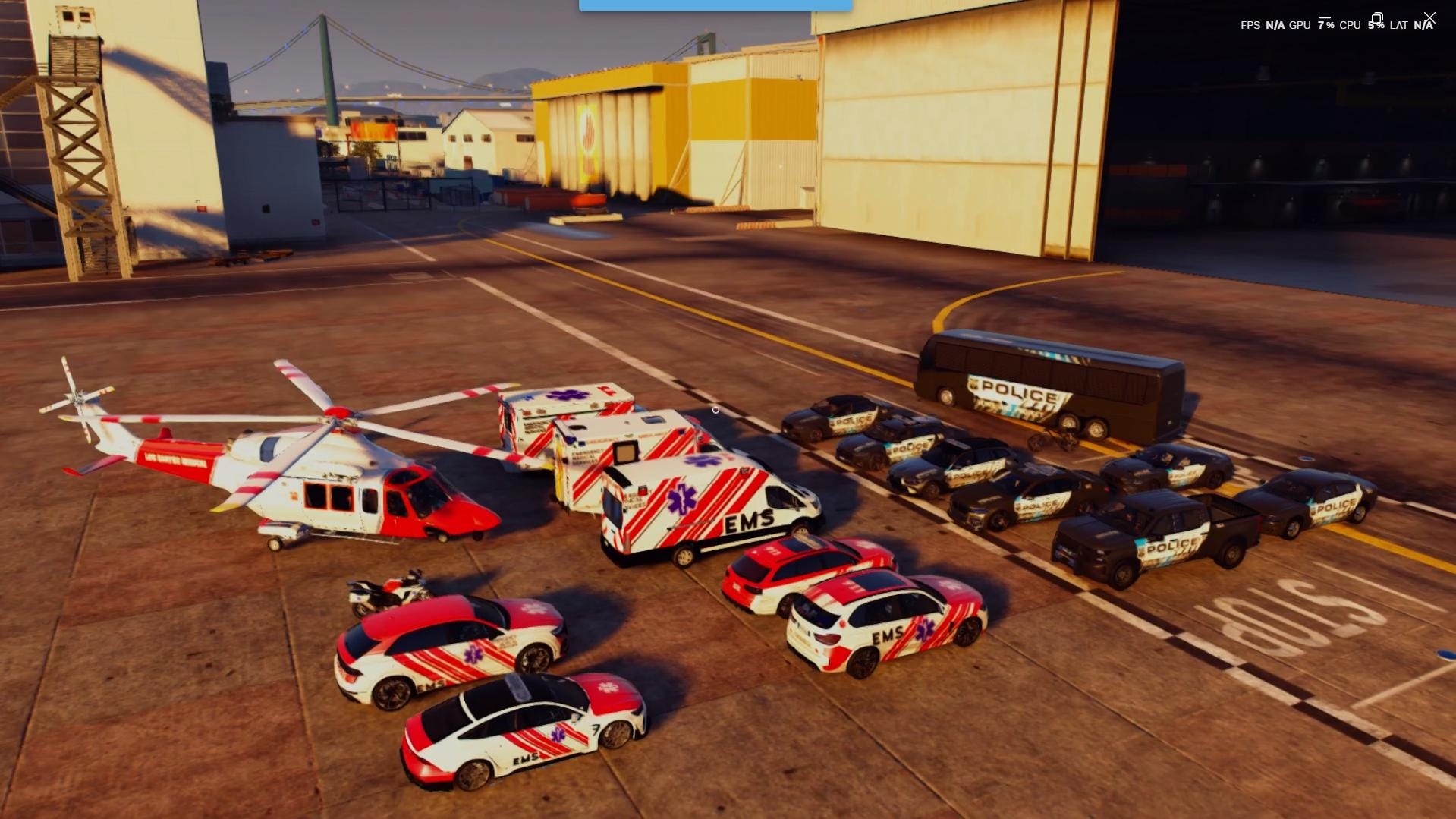This screenshot has width=1456, height=819.
Task: Click the overlapping-windows icon near CPU stat
Action: pos(1377,18)
